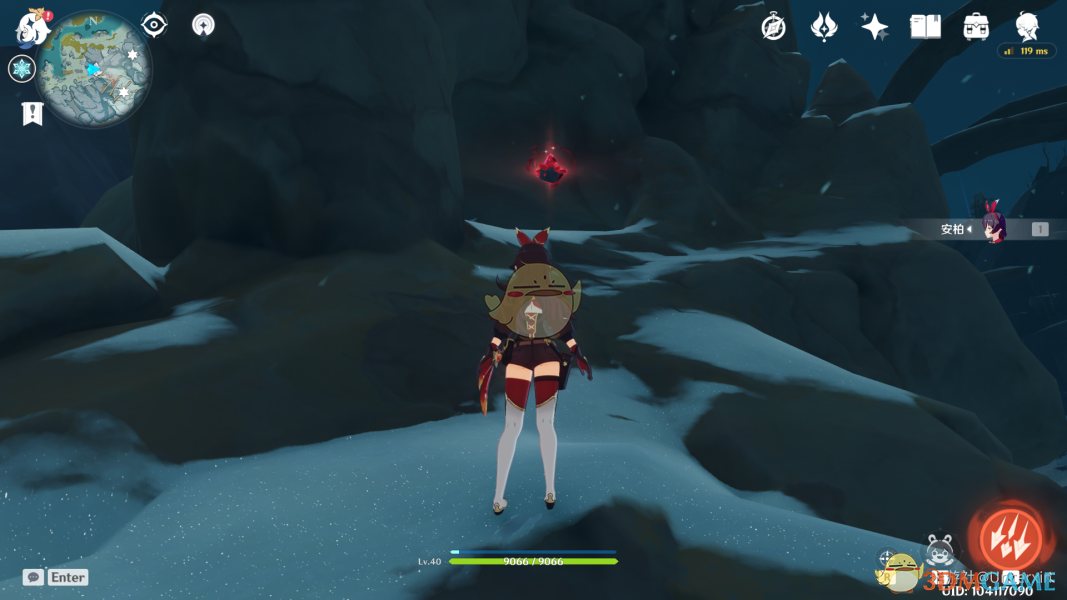The image size is (1067, 600).
Task: Open the chat speech bubble button
Action: (x=34, y=577)
